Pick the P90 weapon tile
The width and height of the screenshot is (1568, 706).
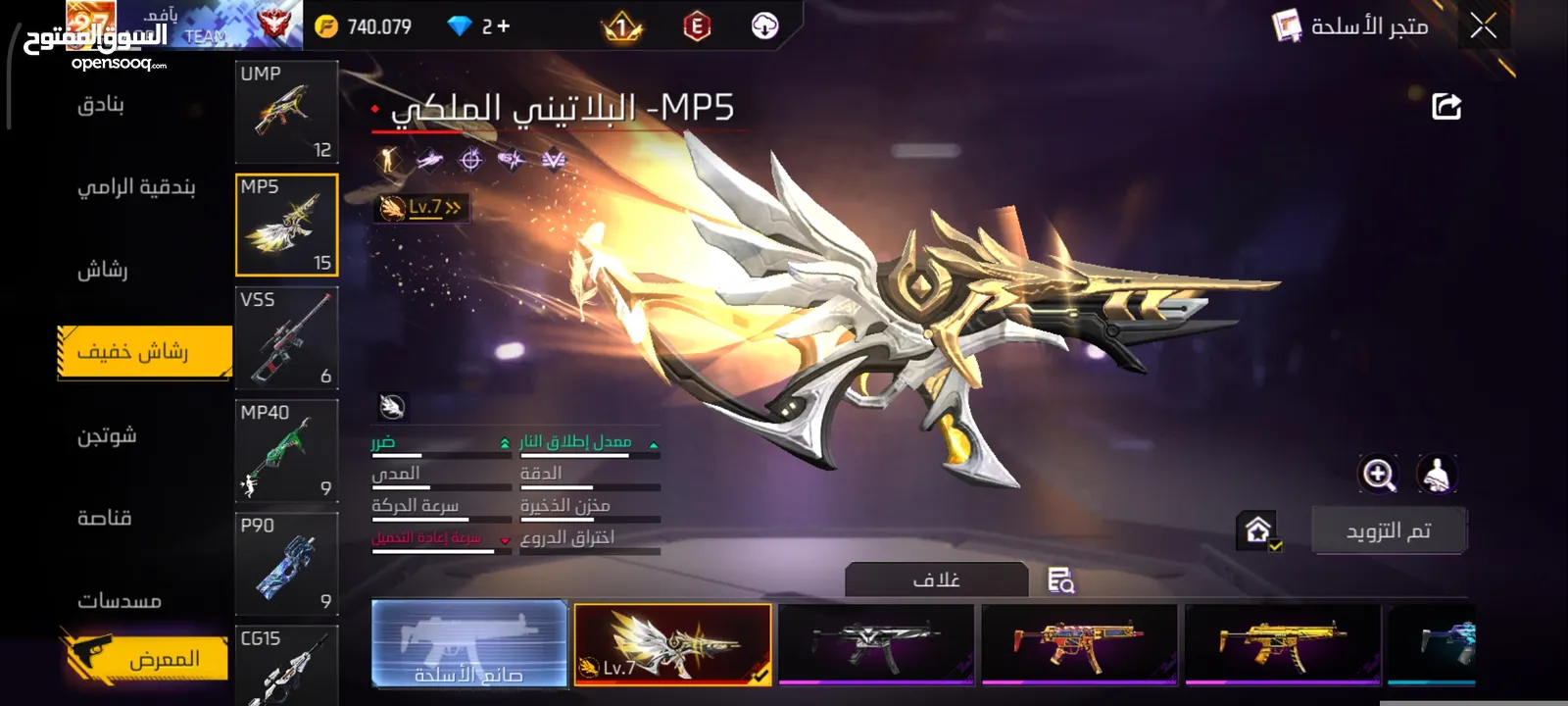(x=286, y=564)
